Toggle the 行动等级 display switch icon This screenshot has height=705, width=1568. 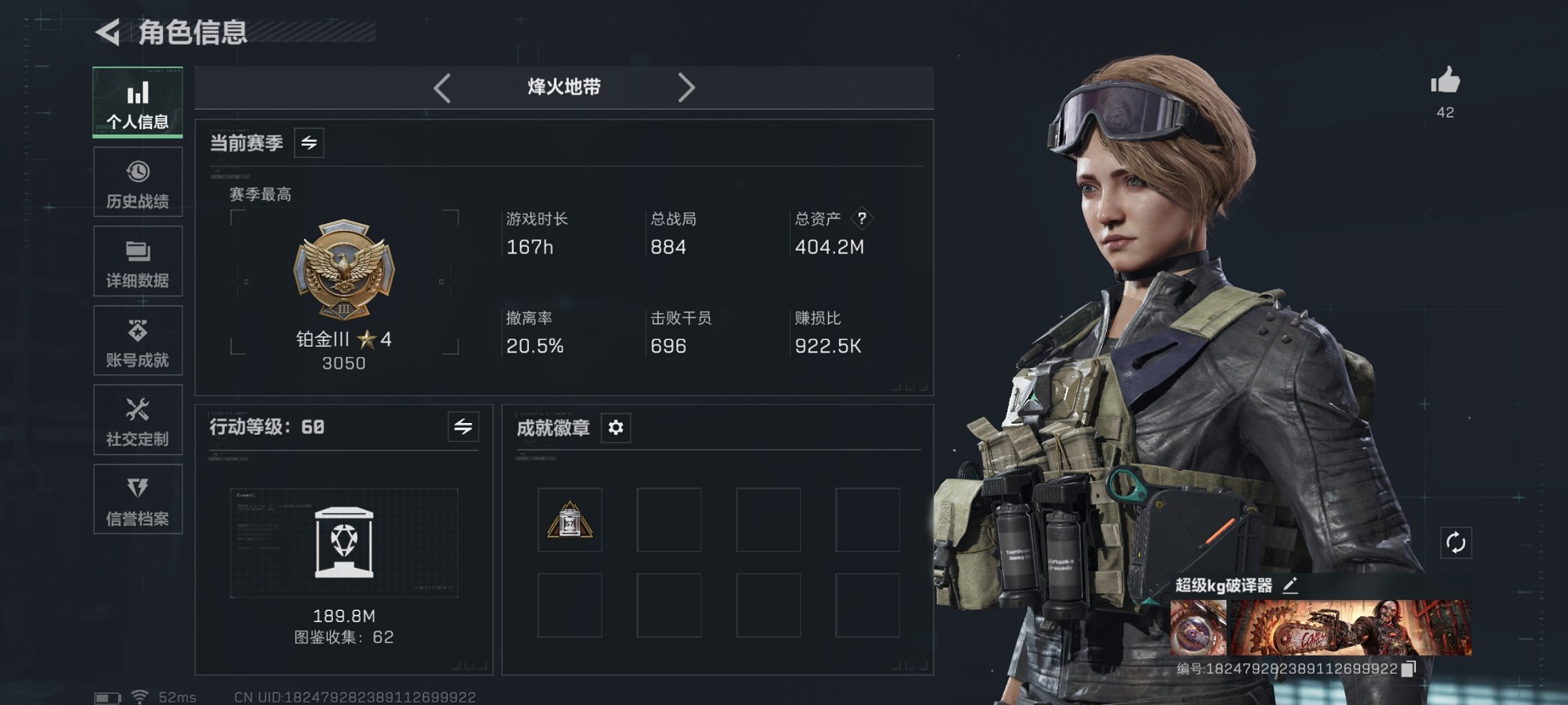coord(463,427)
